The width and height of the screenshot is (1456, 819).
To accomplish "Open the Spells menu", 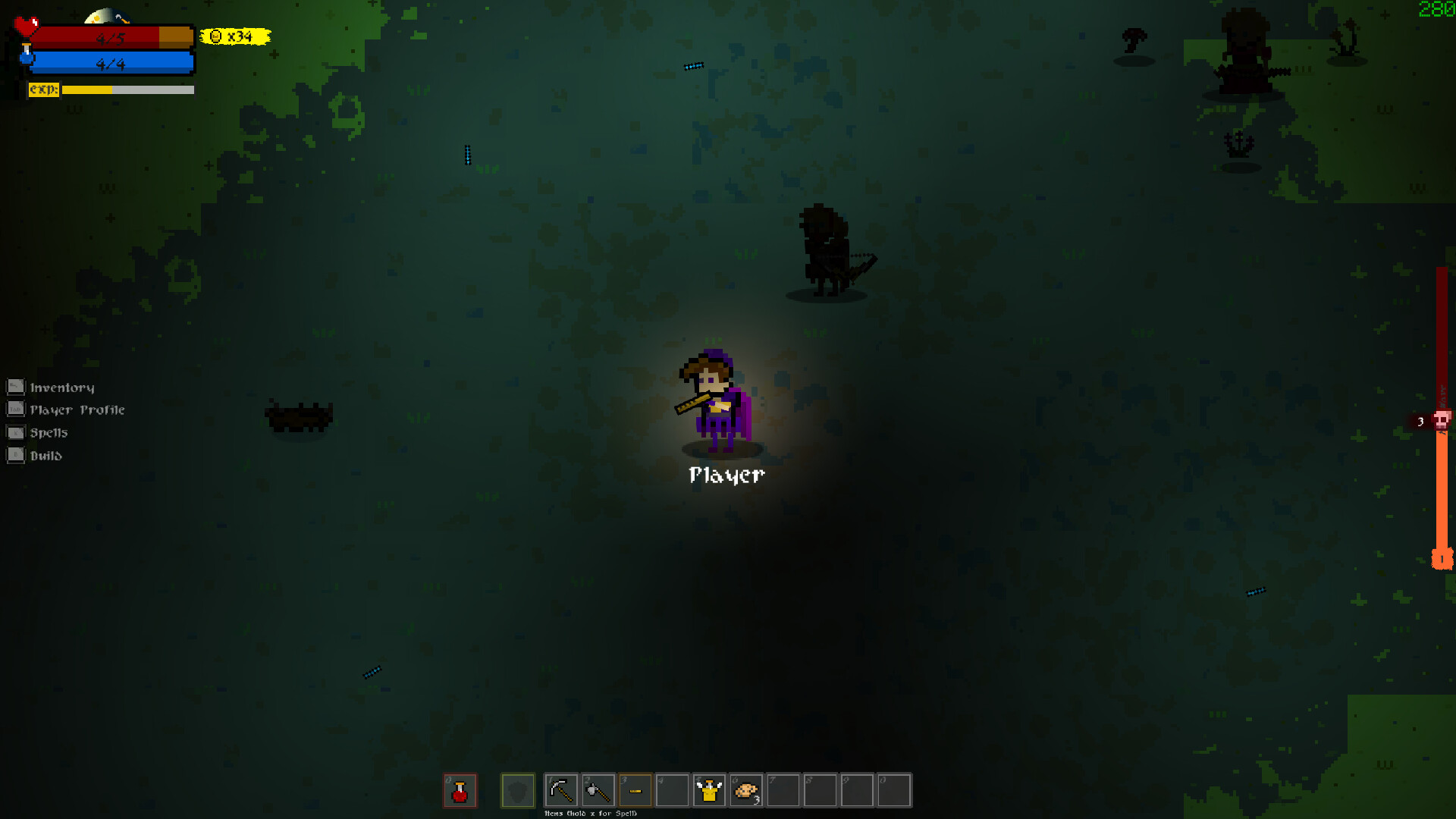I will pyautogui.click(x=49, y=432).
